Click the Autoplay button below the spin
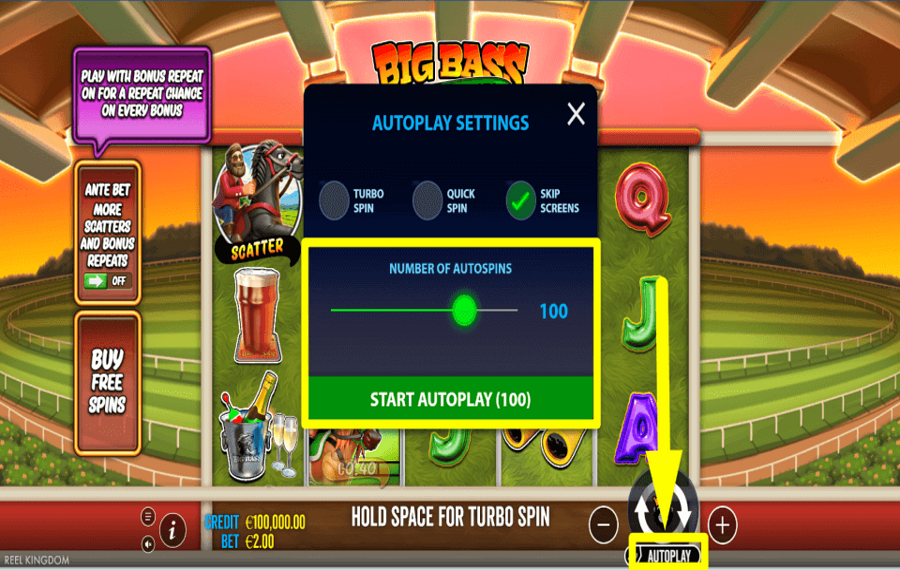The width and height of the screenshot is (900, 570). (x=667, y=554)
